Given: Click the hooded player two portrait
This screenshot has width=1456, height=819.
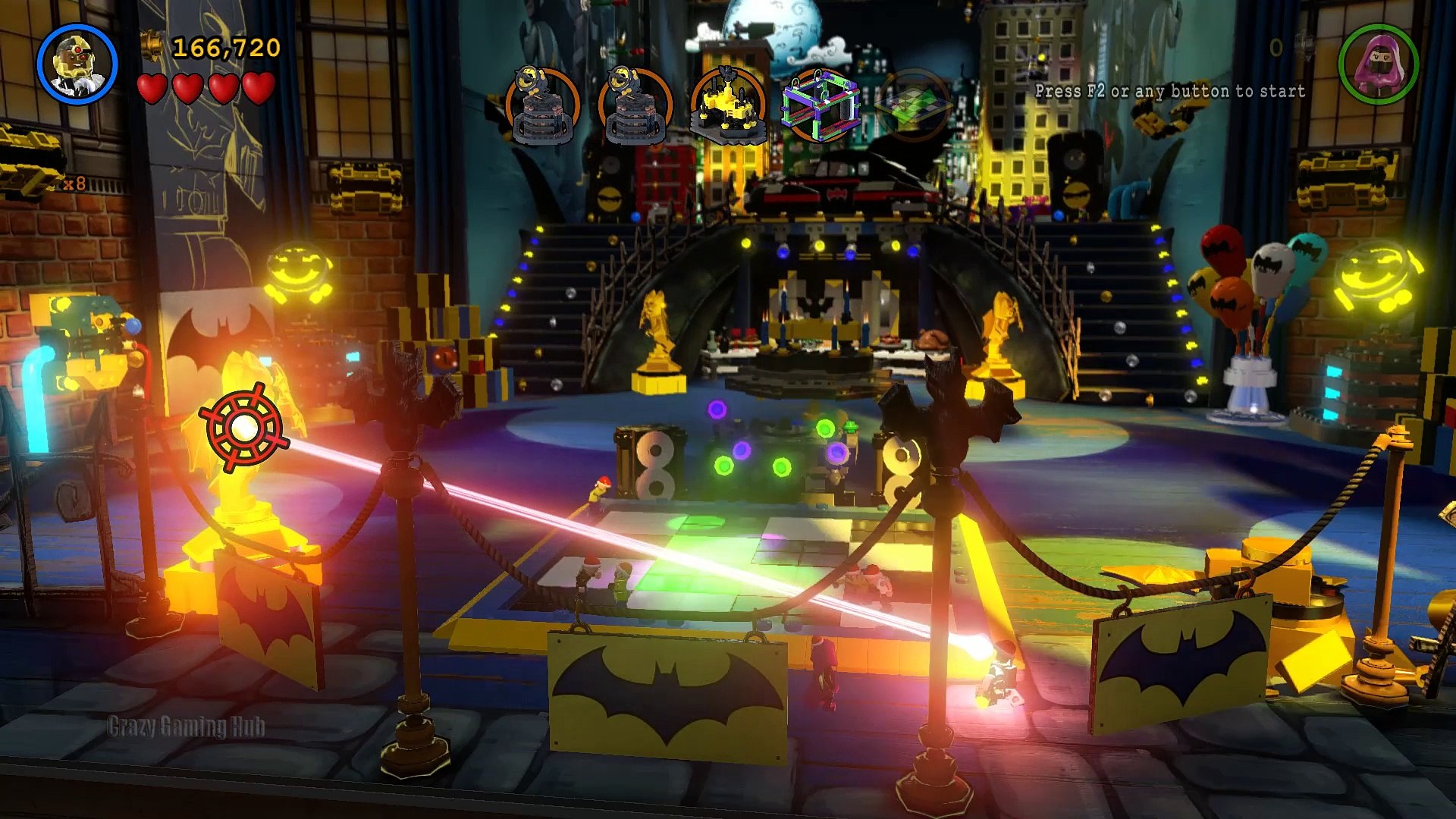Looking at the screenshot, I should [x=1378, y=64].
